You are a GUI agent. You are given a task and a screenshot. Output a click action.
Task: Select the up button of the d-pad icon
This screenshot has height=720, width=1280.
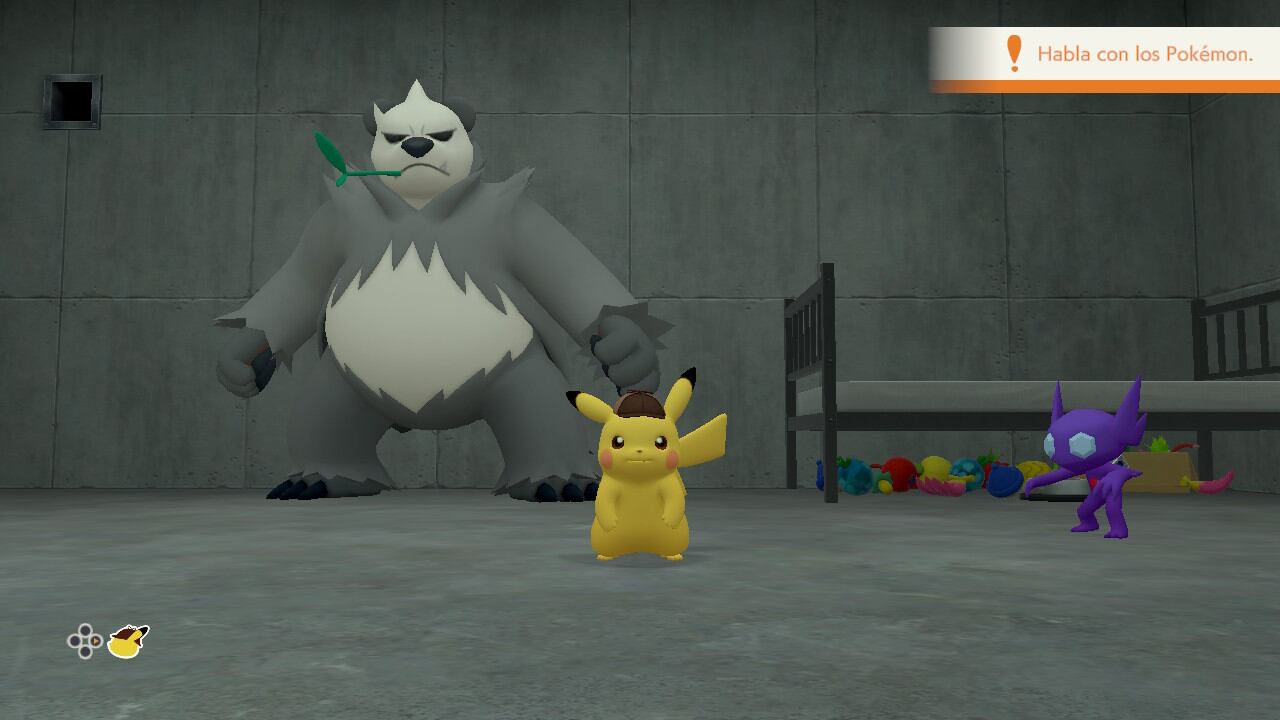(x=85, y=630)
